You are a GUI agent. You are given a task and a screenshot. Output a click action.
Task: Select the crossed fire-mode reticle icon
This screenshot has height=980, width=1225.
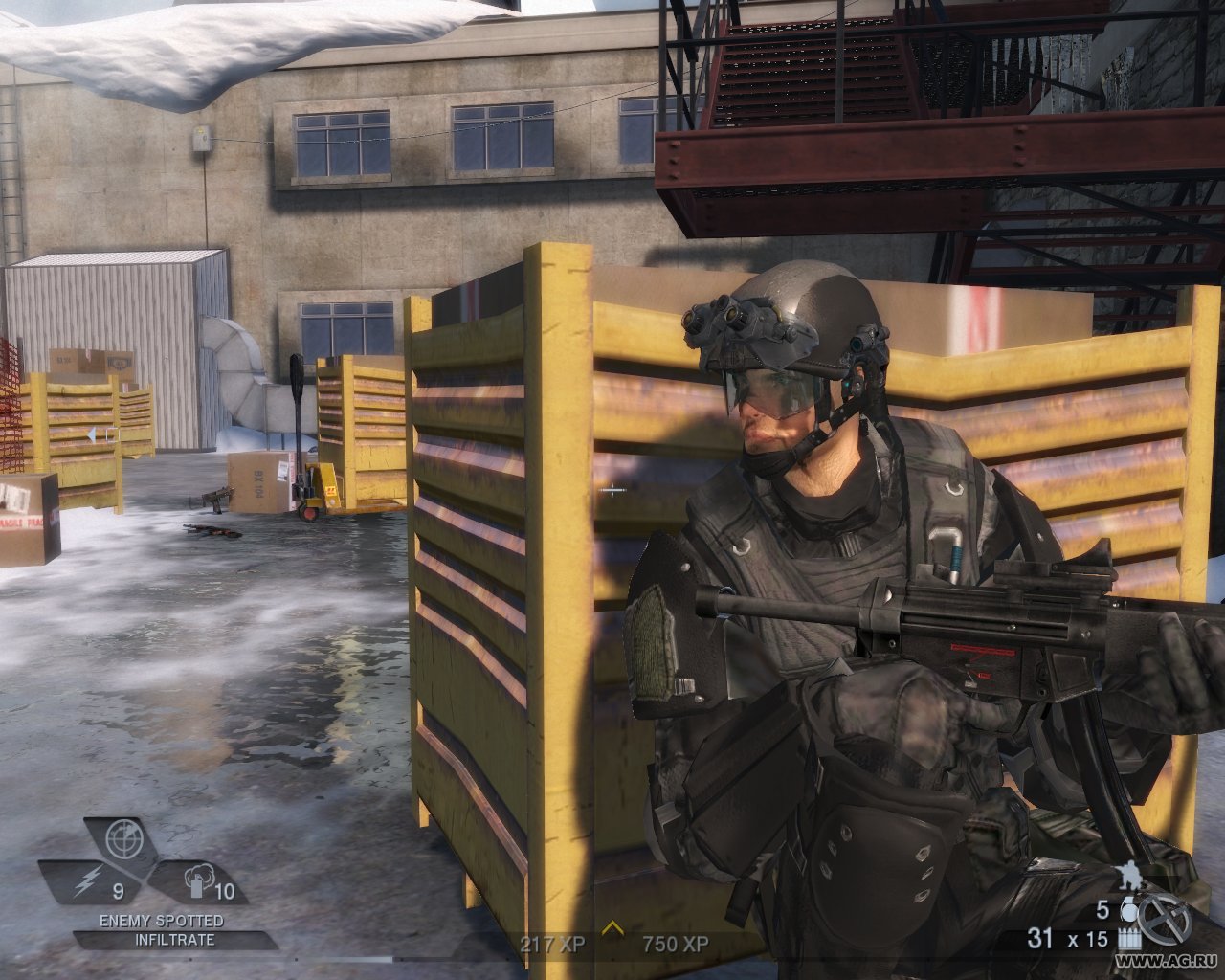click(x=1165, y=919)
